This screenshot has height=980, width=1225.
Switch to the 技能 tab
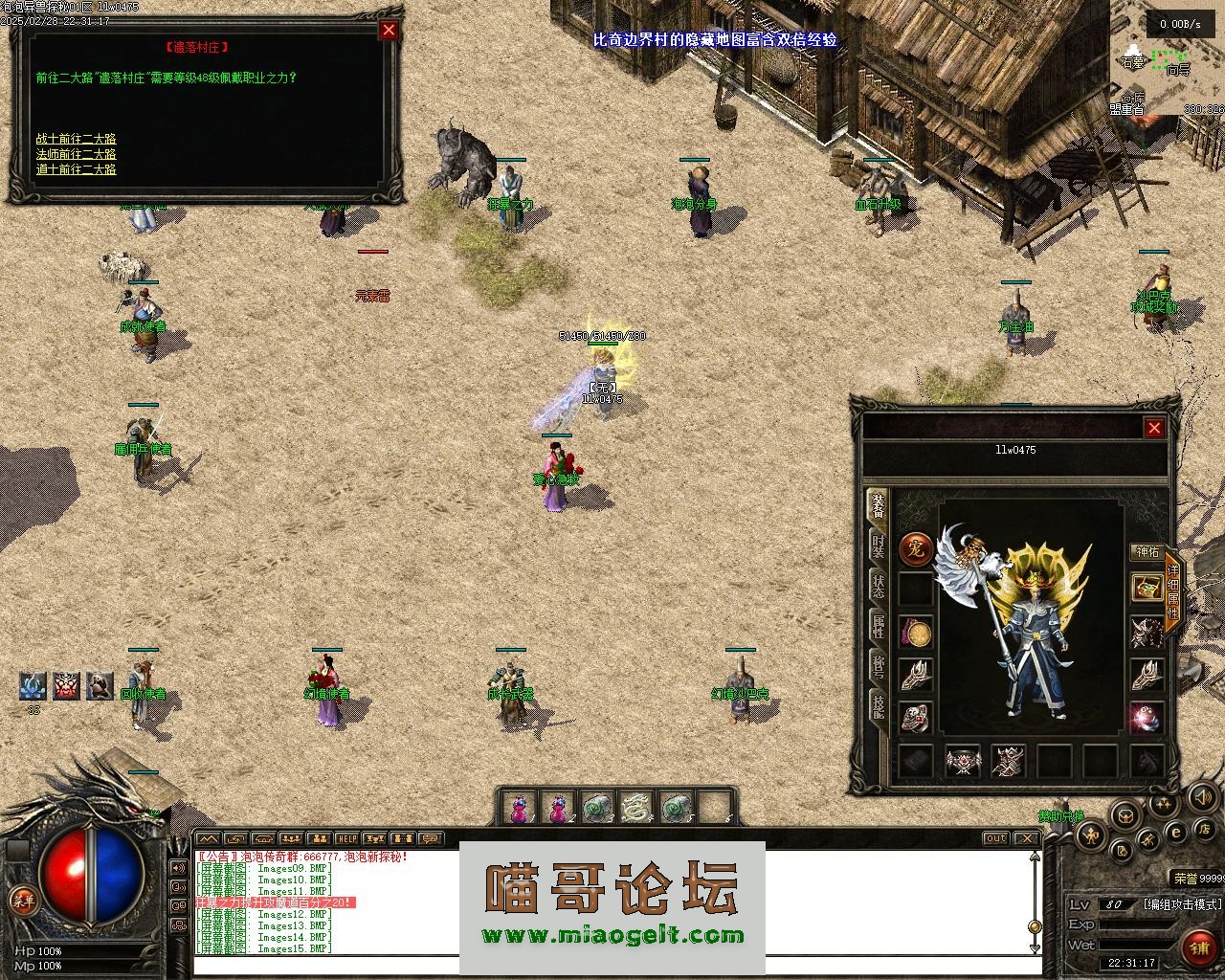coord(877,706)
